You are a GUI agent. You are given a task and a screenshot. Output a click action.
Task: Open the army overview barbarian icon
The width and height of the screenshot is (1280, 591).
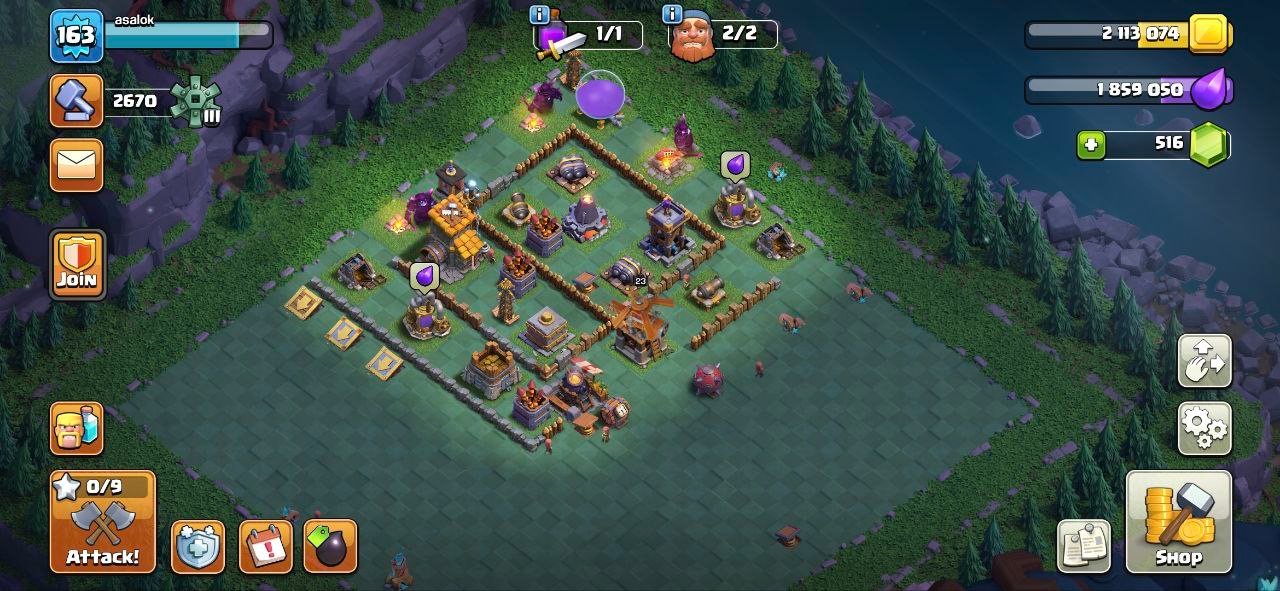coord(77,428)
